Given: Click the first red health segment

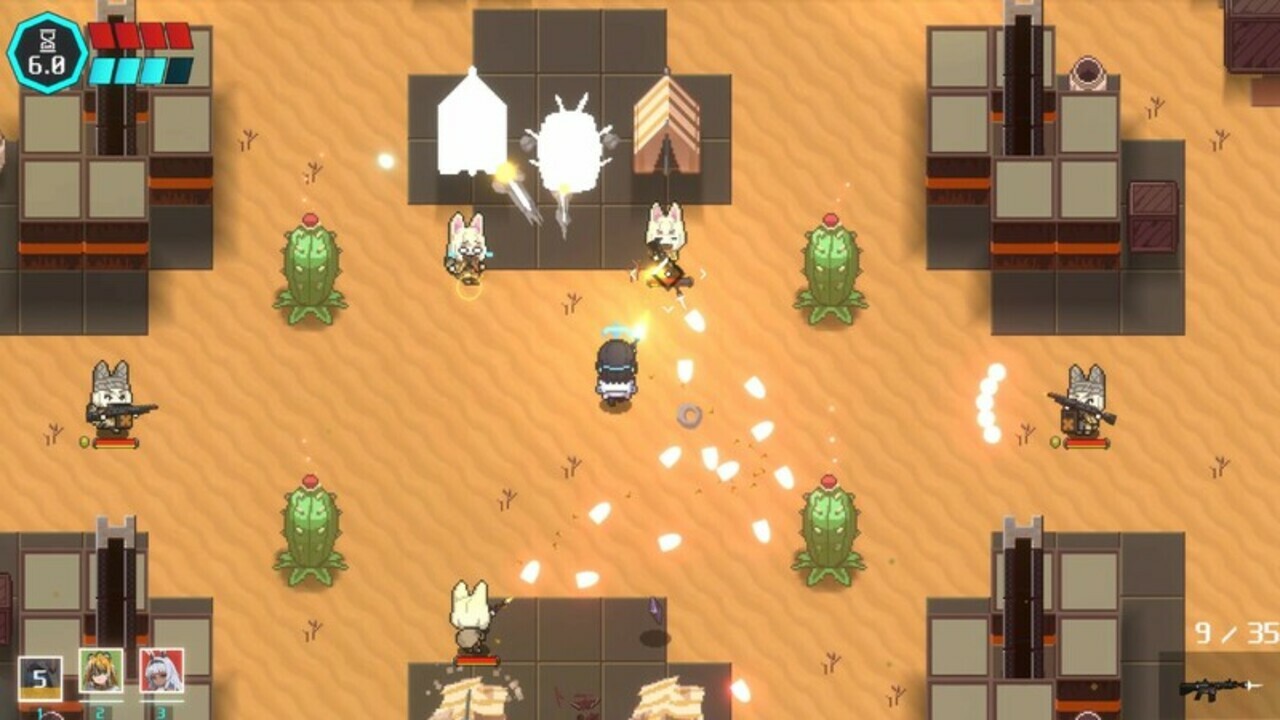Looking at the screenshot, I should pyautogui.click(x=103, y=34).
